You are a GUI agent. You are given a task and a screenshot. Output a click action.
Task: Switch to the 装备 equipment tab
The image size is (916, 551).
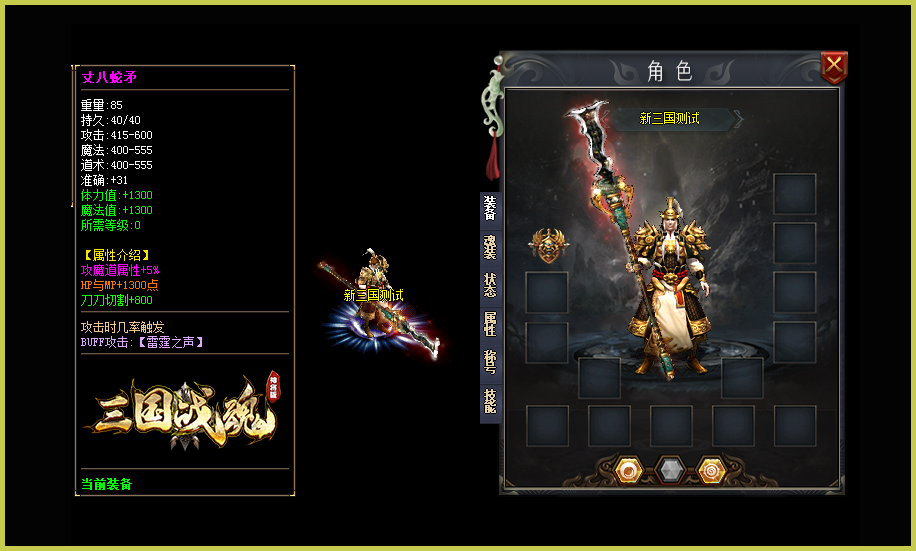pos(490,209)
